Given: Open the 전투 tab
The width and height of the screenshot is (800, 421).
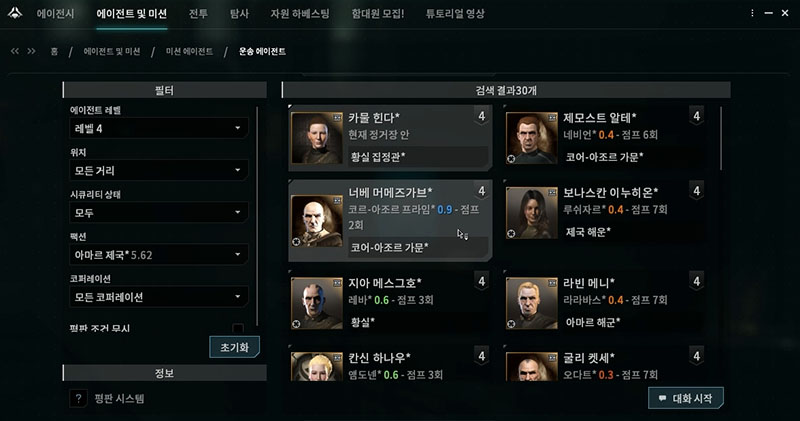Looking at the screenshot, I should click(x=198, y=15).
